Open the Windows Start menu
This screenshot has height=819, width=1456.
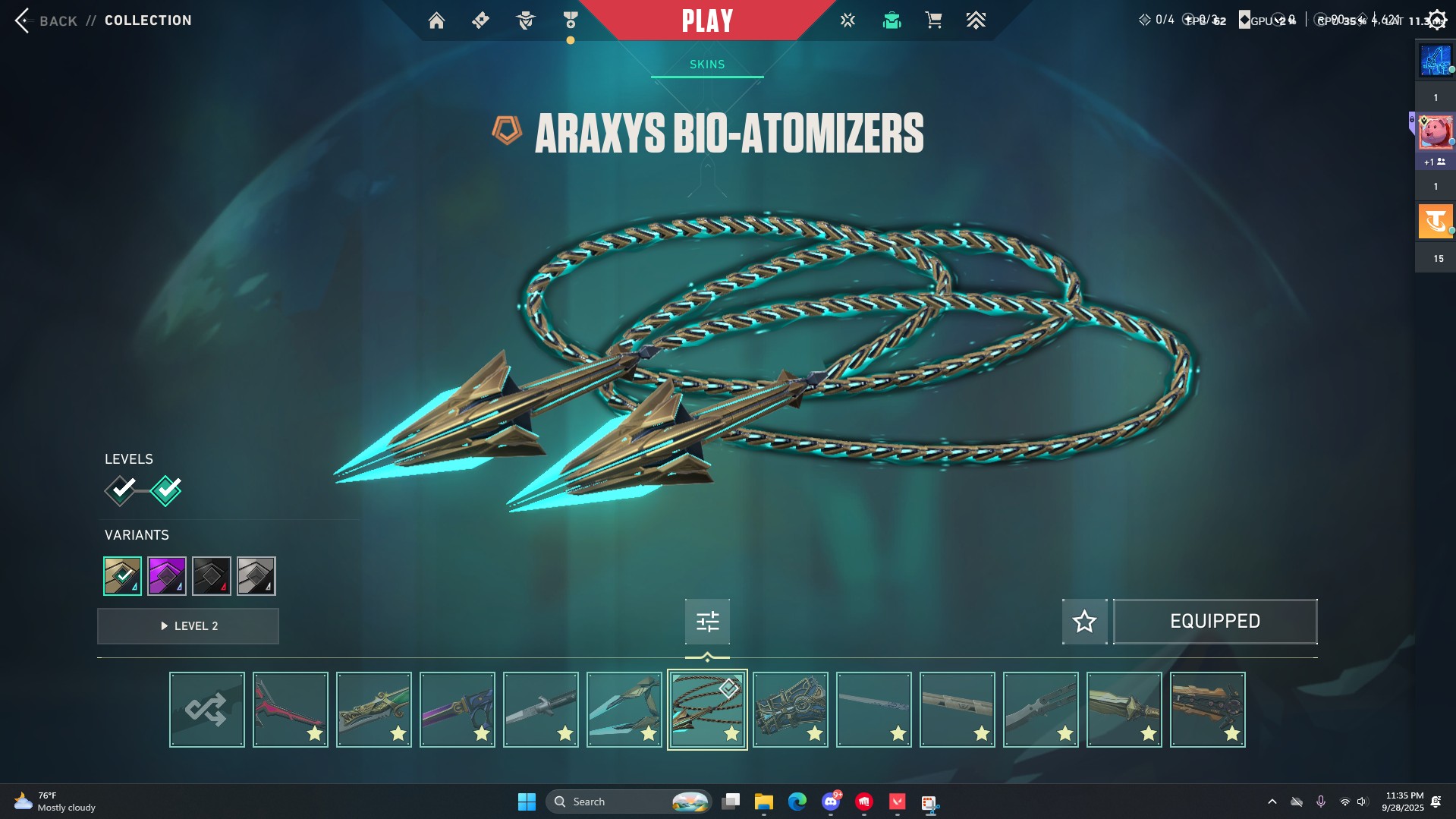pos(527,802)
